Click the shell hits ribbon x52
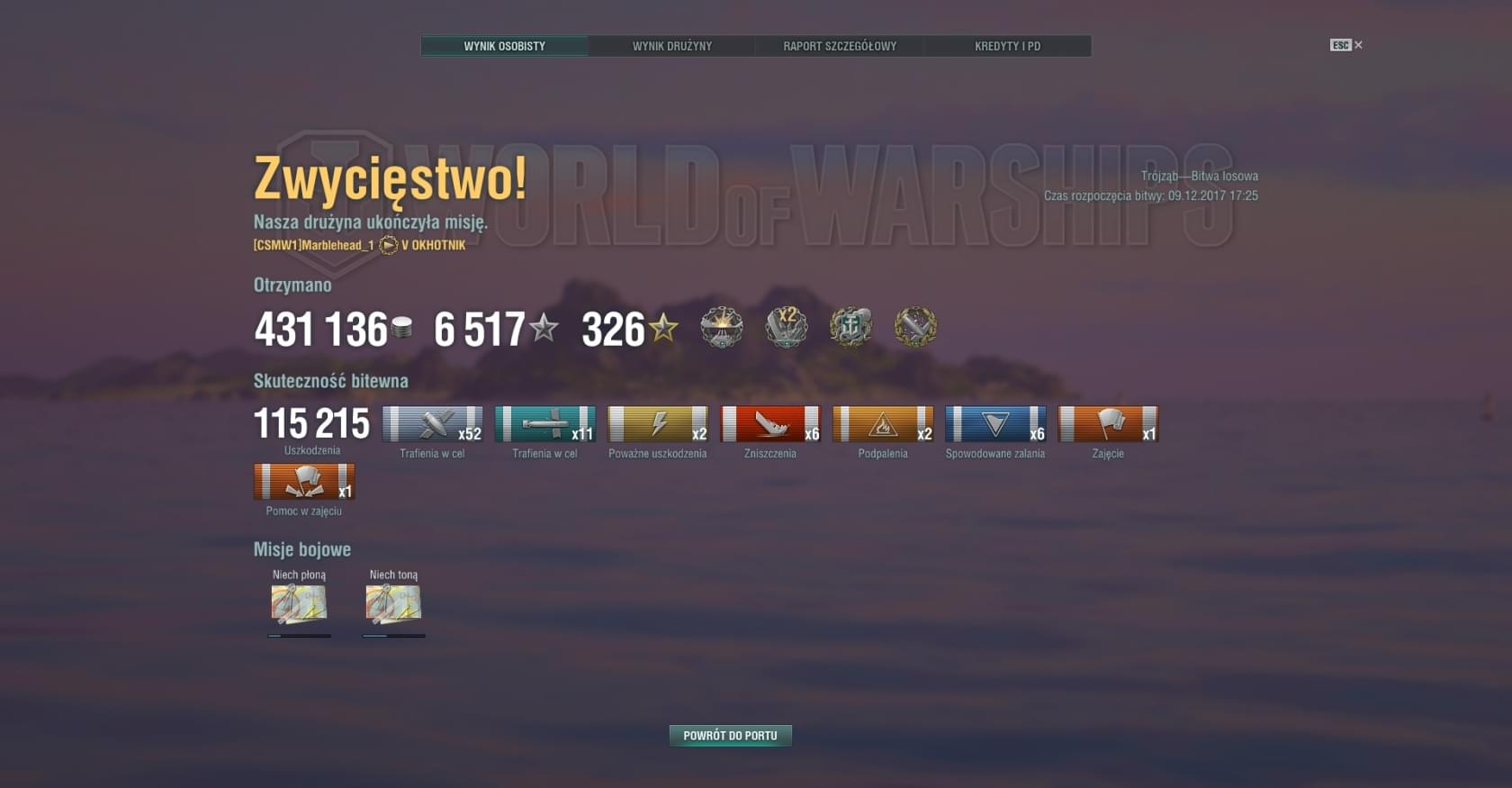The image size is (1512, 788). pos(432,424)
